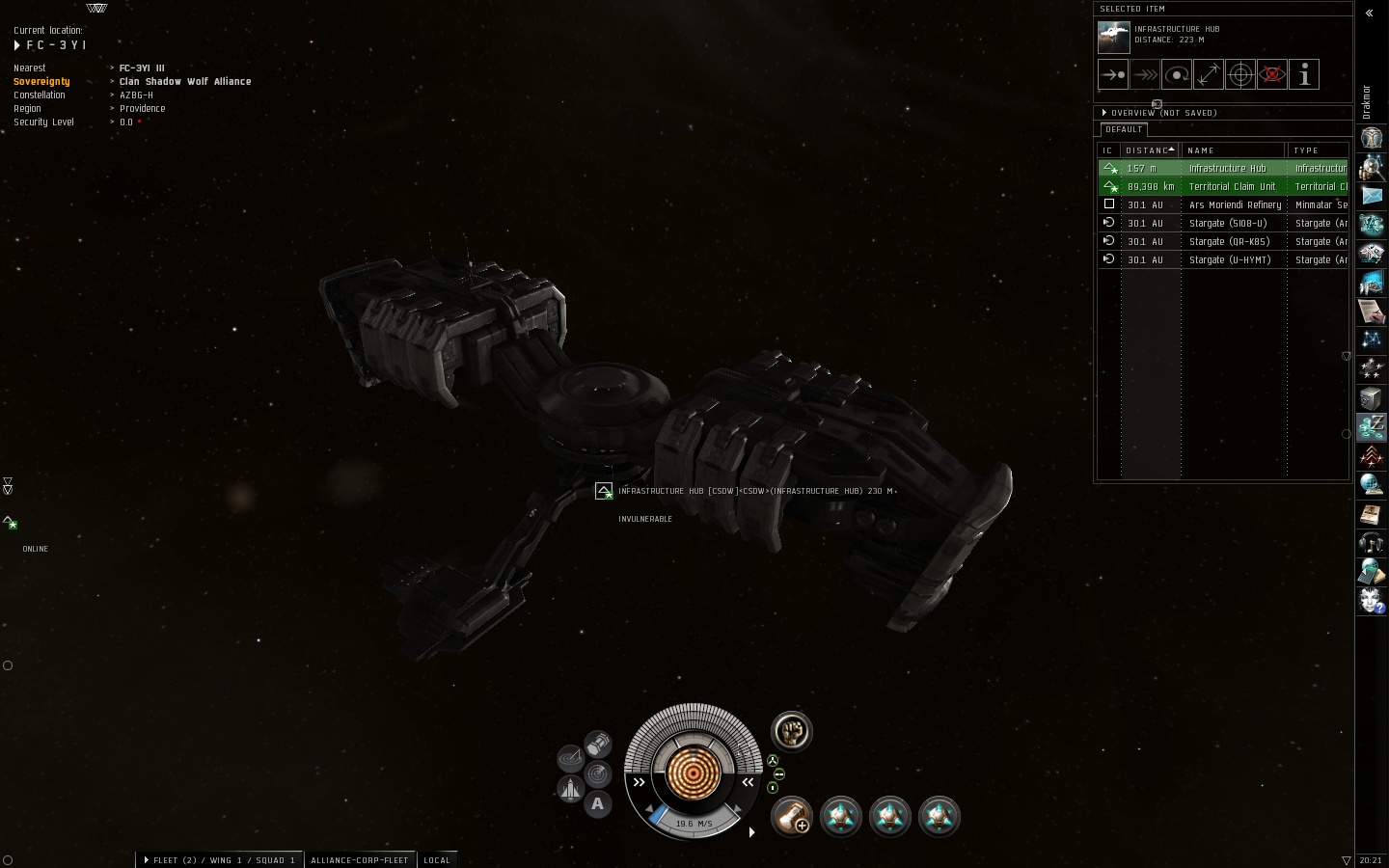
Task: Toggle the autopilot A button
Action: (598, 803)
